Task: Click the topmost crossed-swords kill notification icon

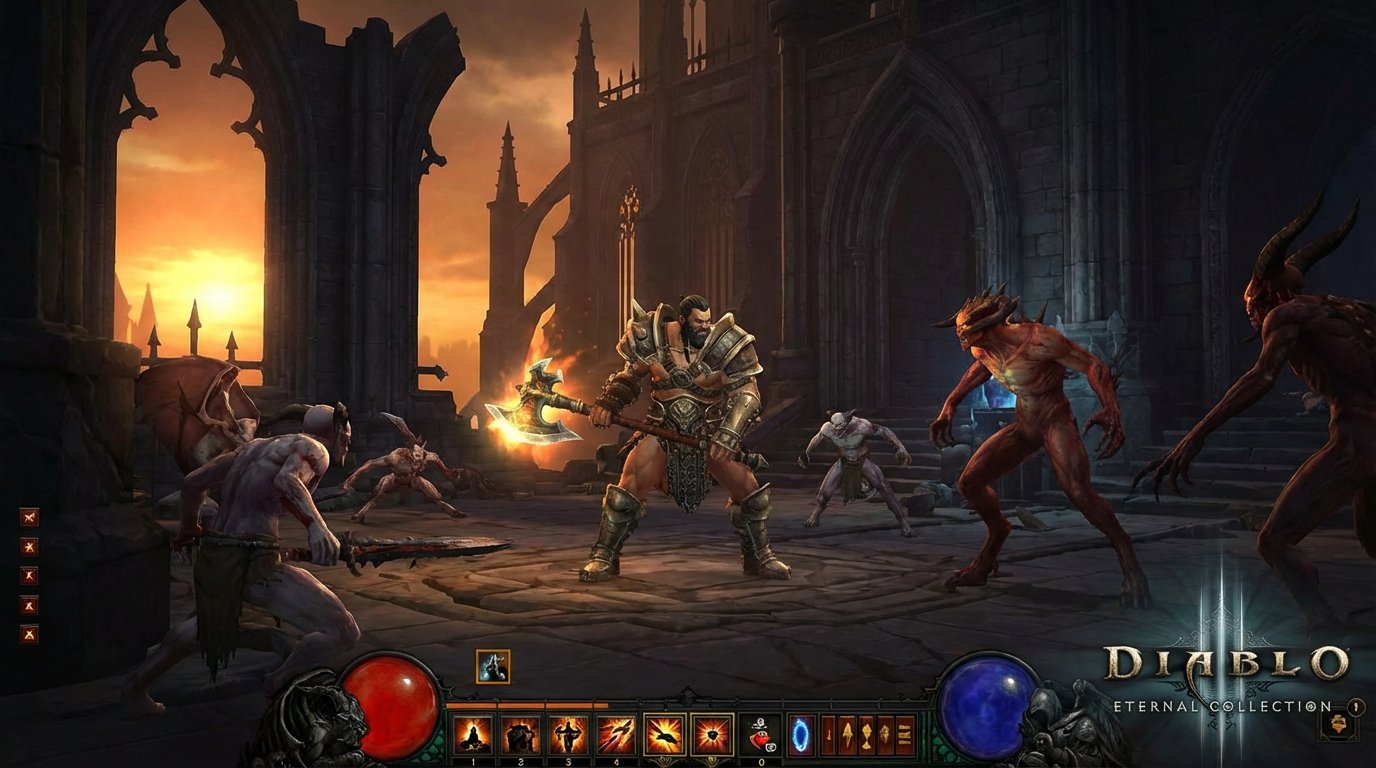Action: pyautogui.click(x=29, y=516)
